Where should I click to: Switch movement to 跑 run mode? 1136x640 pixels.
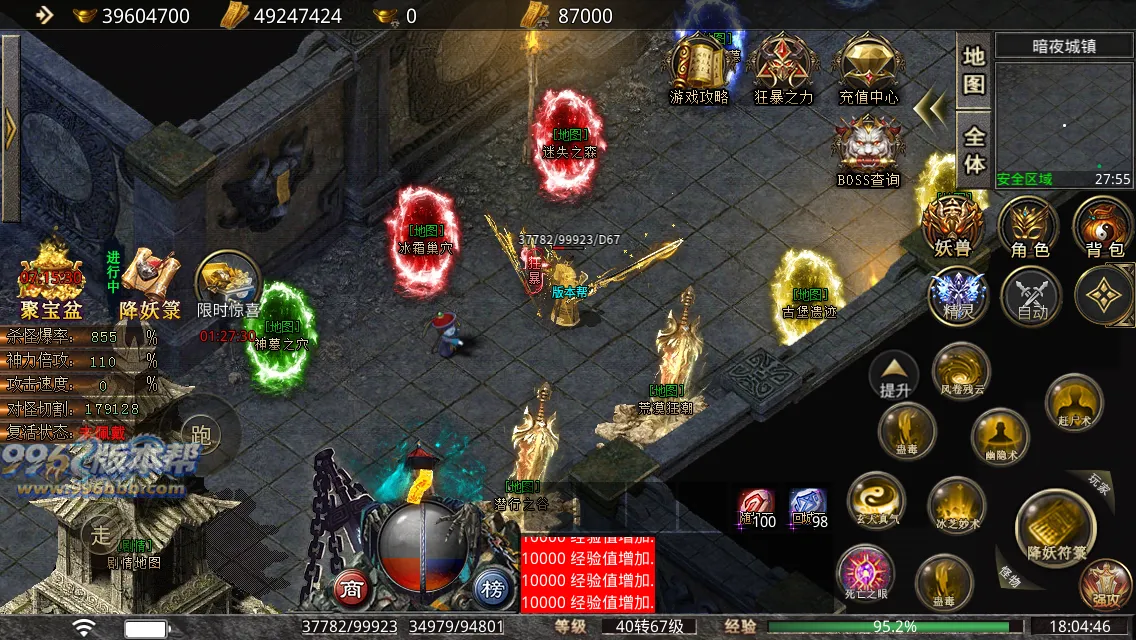(200, 432)
